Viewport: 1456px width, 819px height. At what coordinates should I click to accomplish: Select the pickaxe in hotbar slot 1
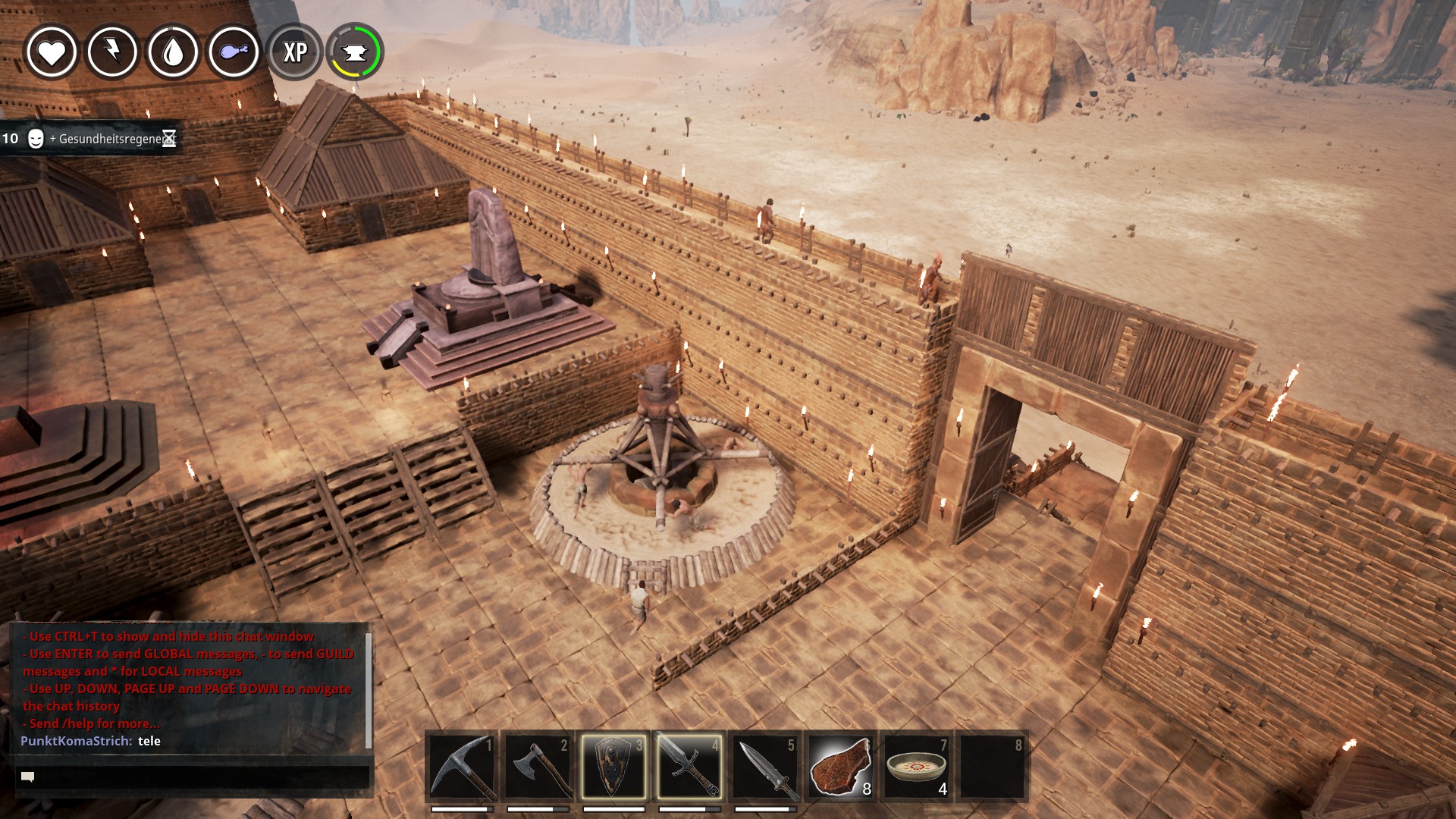tap(462, 767)
